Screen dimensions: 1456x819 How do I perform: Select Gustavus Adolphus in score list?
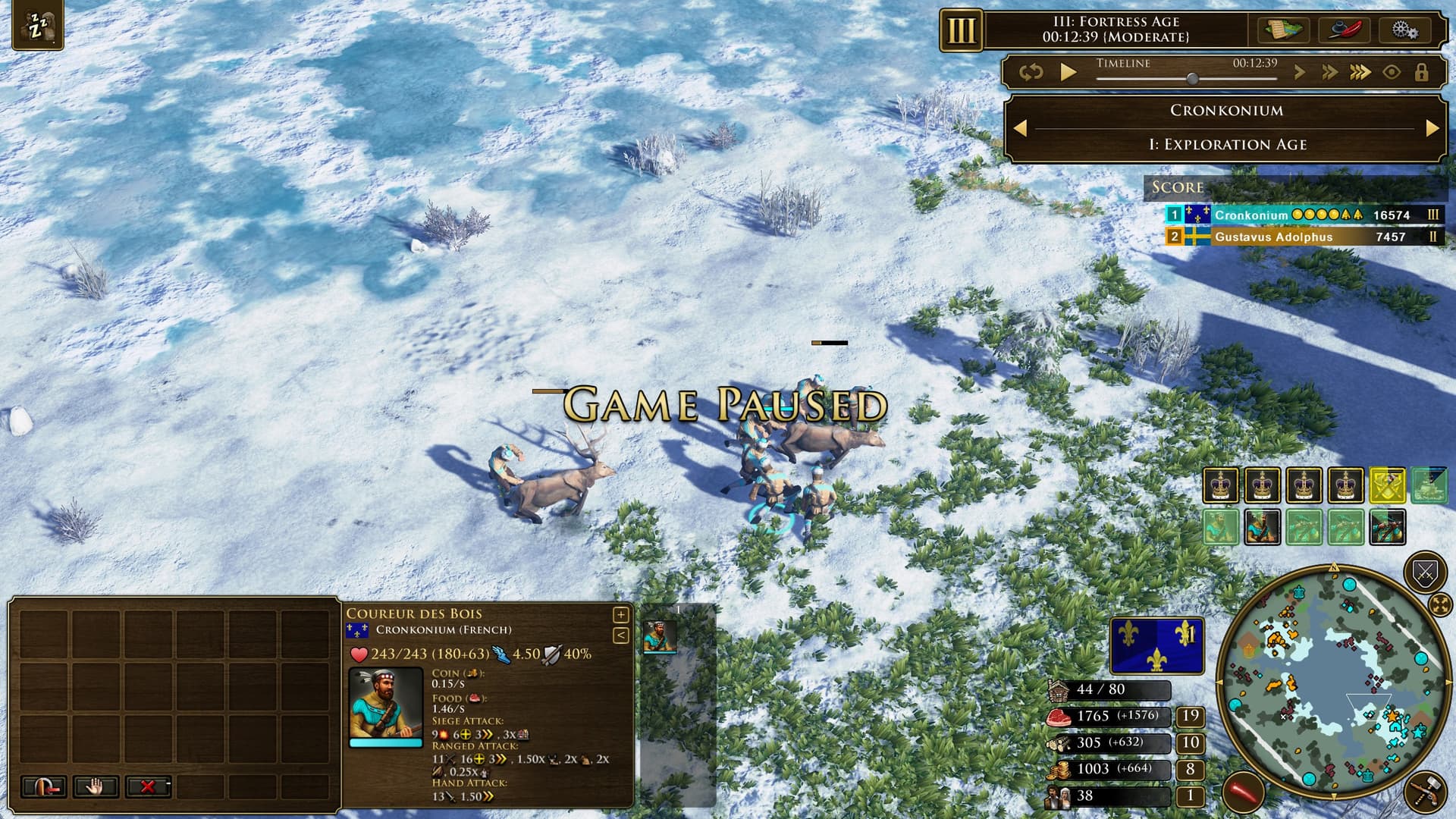coord(1273,237)
